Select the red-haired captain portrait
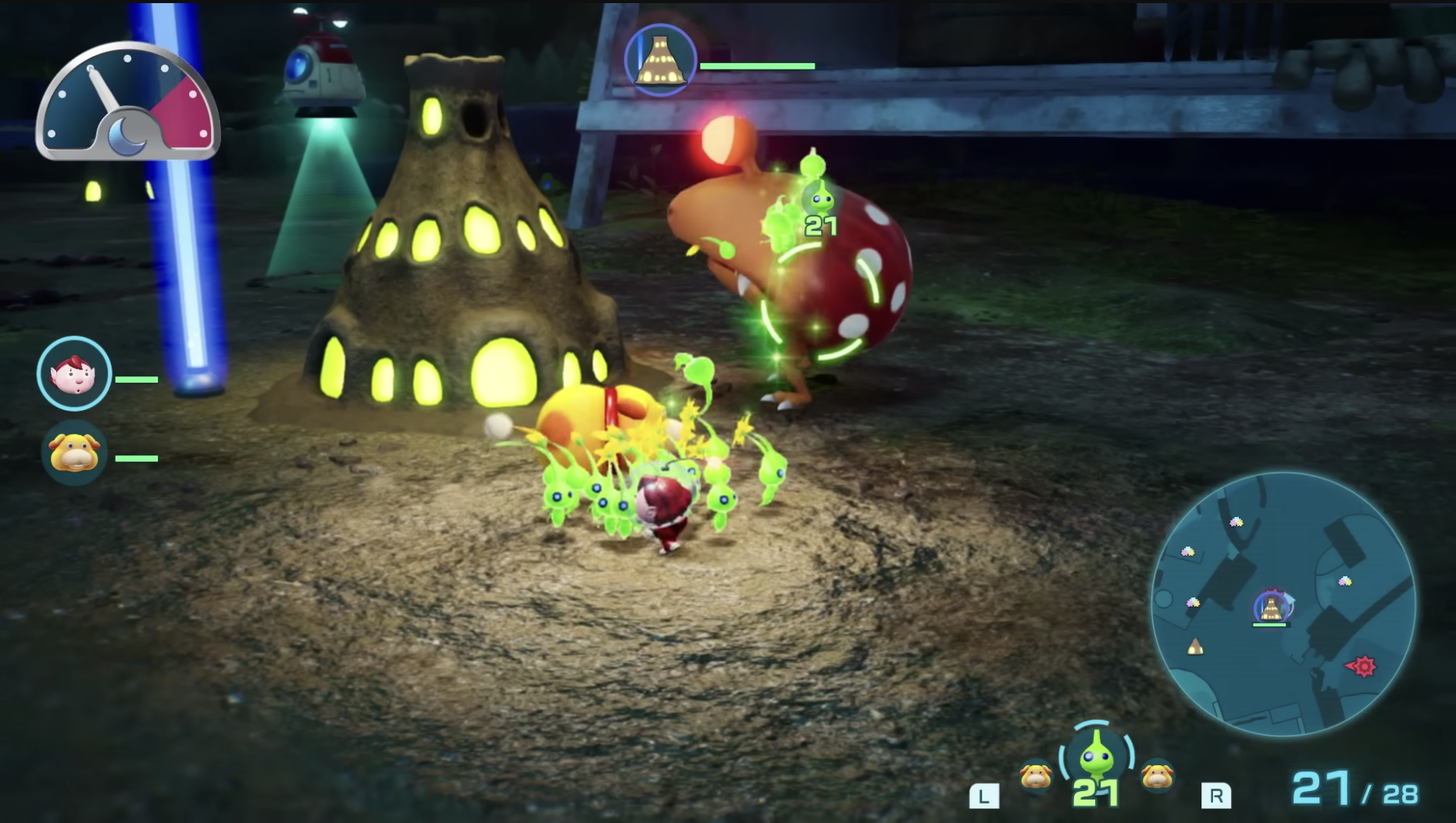This screenshot has width=1456, height=823. (x=74, y=374)
